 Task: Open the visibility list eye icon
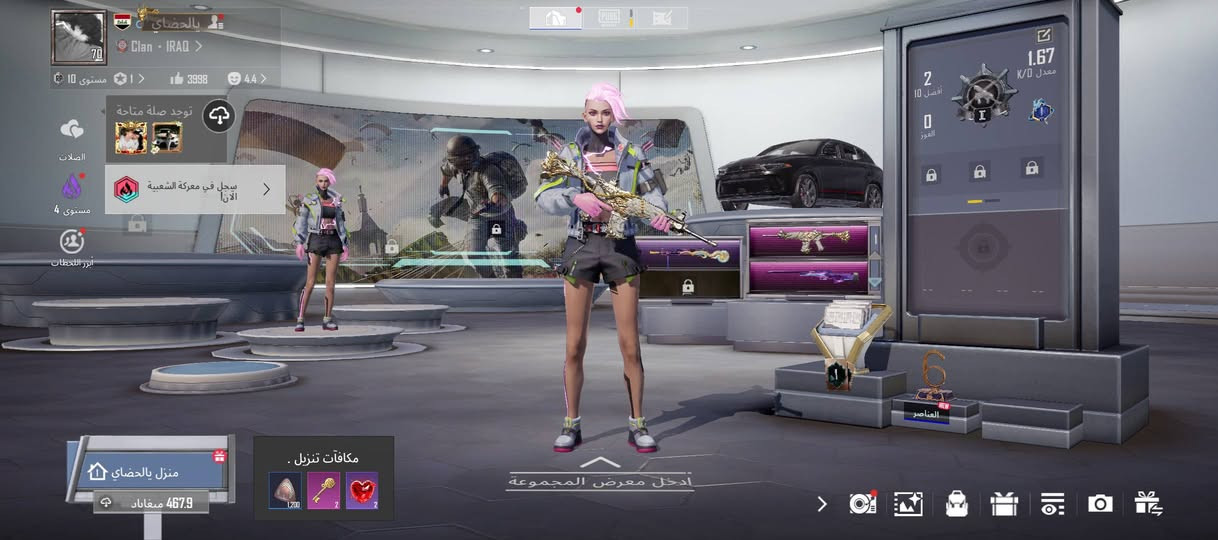[x=1052, y=504]
